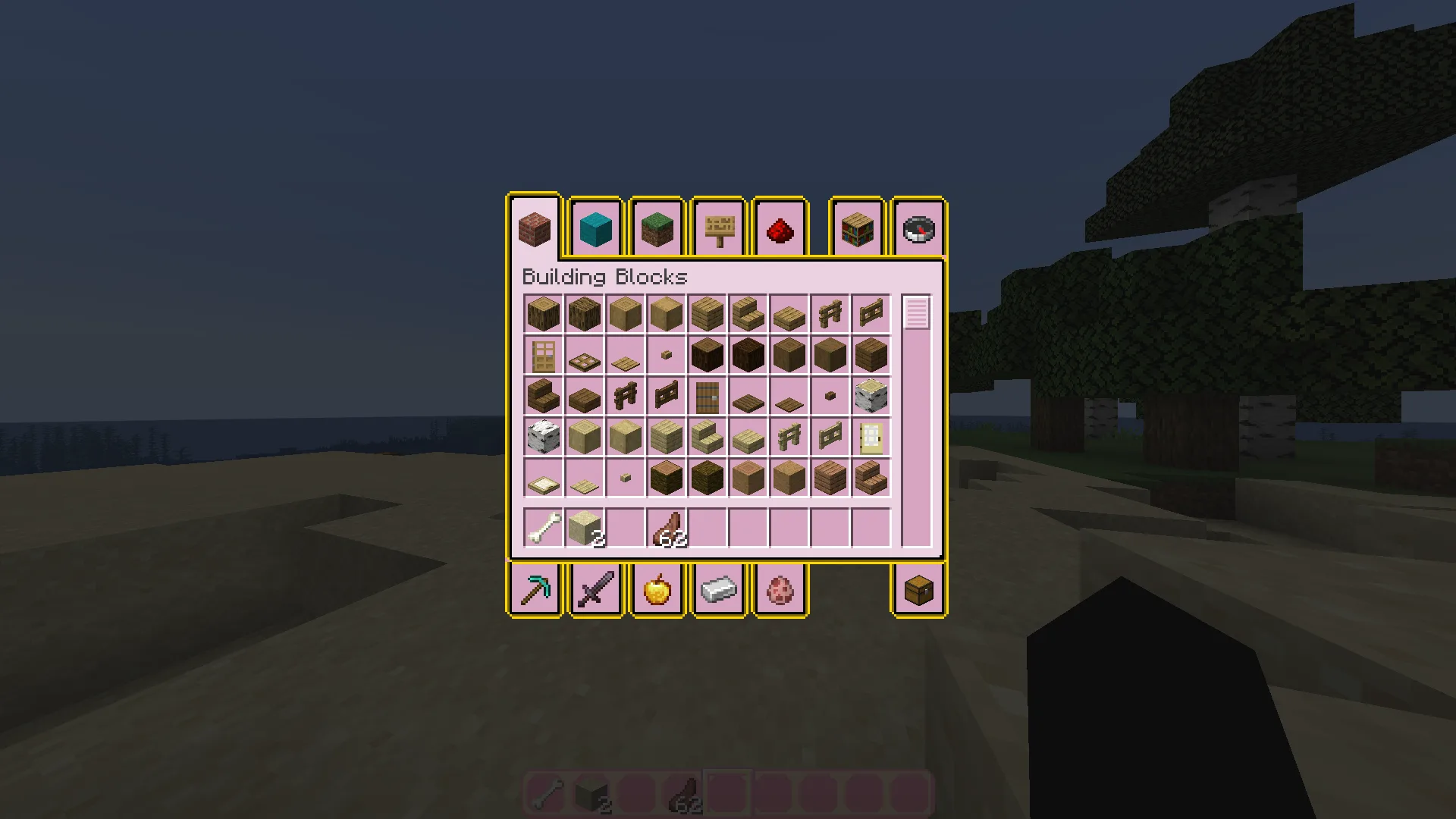Image resolution: width=1456 pixels, height=819 pixels.
Task: Pick the stripped oak log
Action: pos(624,313)
